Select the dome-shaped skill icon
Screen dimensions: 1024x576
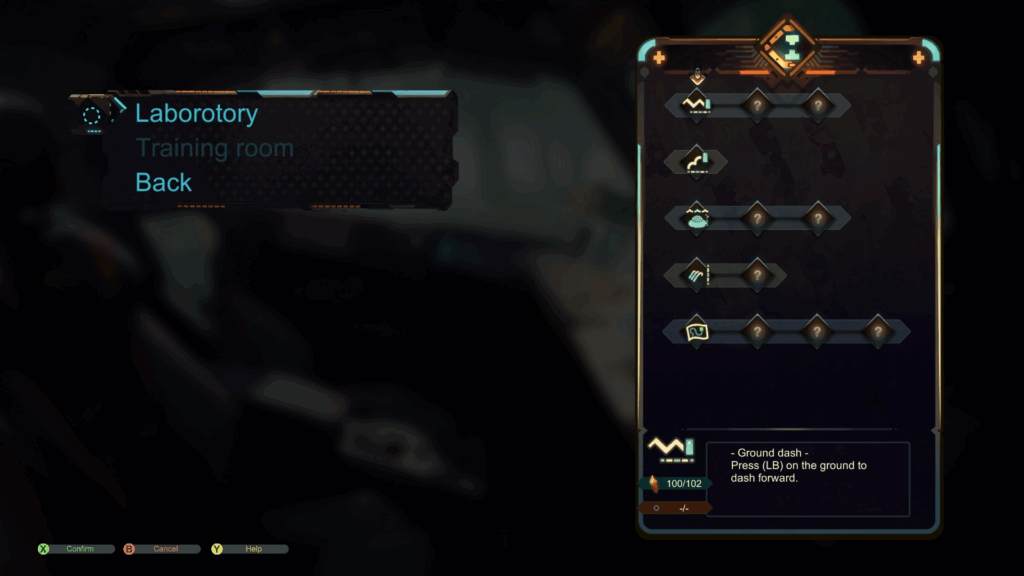point(696,217)
